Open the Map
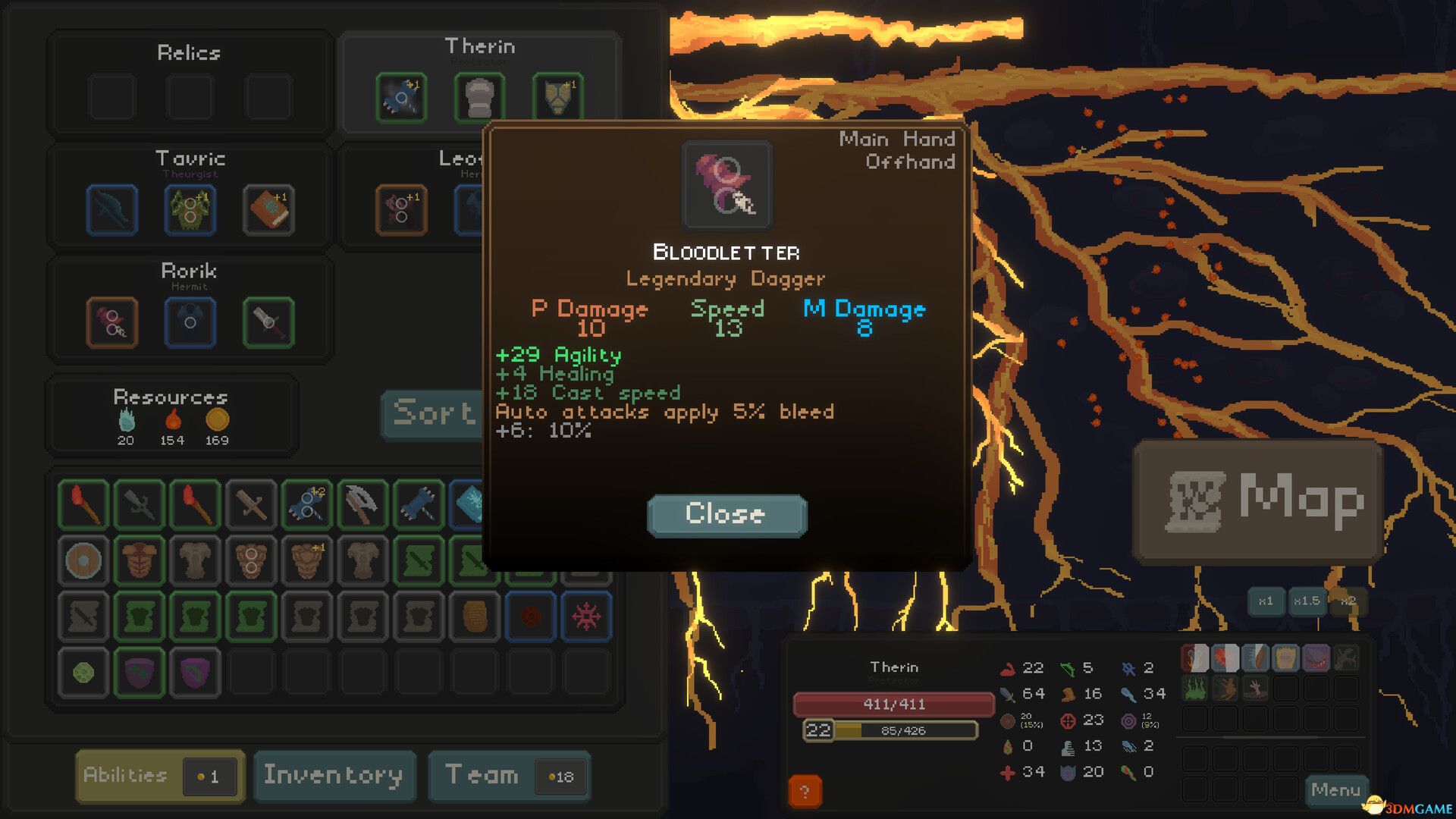 tap(1257, 500)
